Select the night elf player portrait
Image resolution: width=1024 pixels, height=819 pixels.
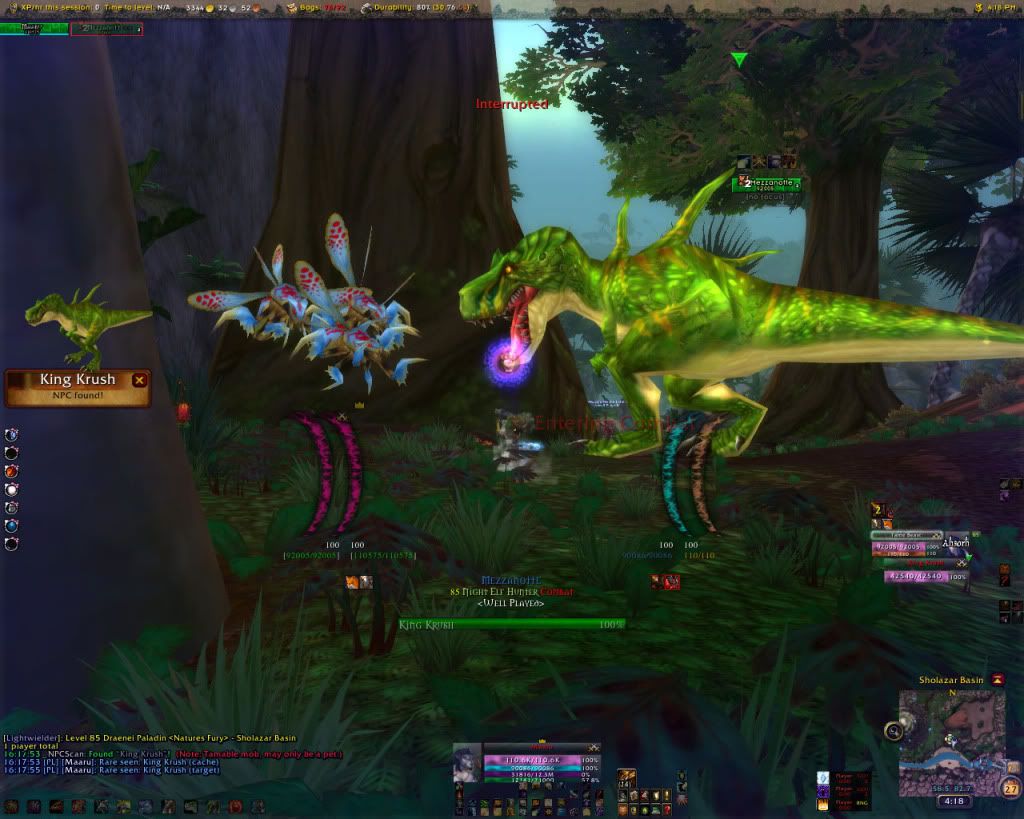[x=467, y=765]
